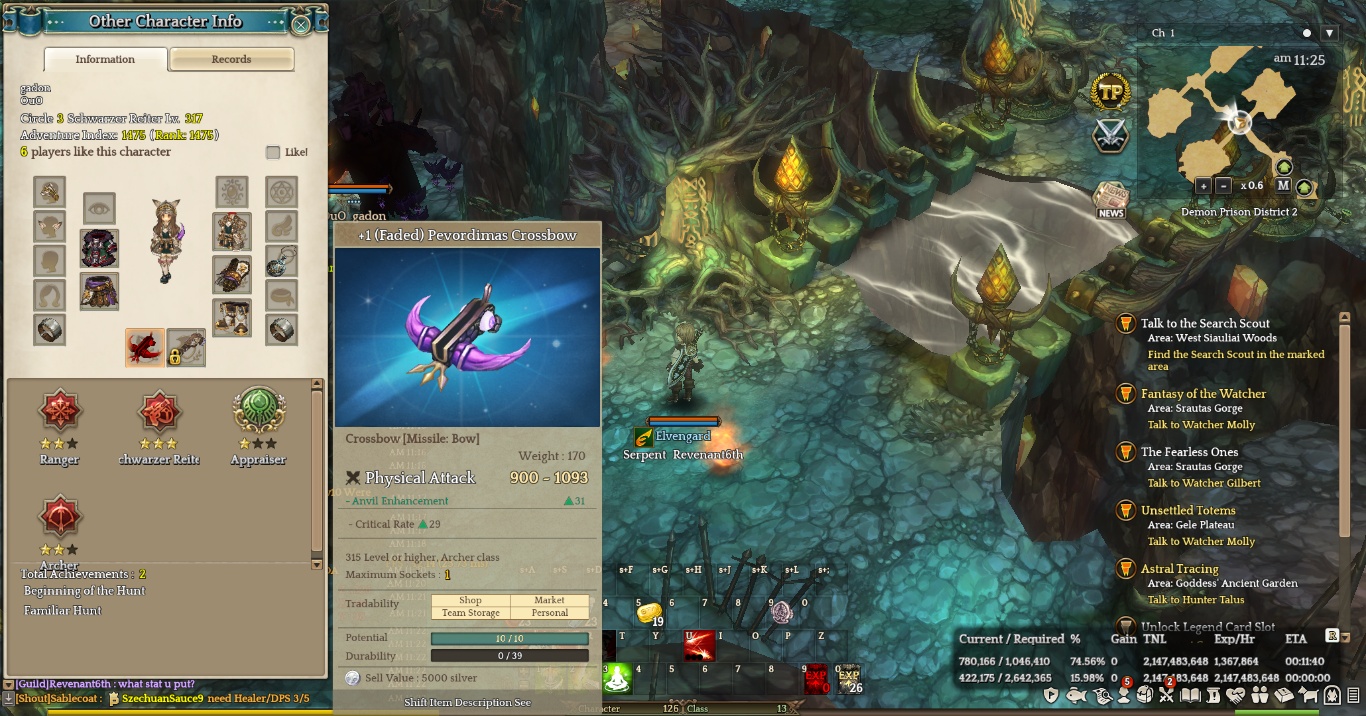Zoom out the minimap with minus button

[x=1224, y=185]
